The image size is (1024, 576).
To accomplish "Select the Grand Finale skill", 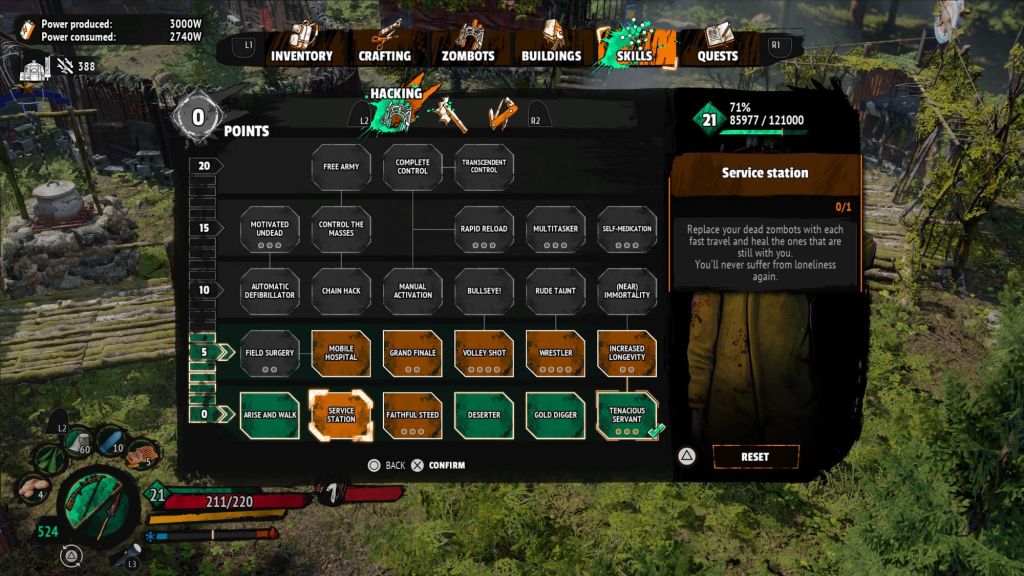I will [413, 354].
